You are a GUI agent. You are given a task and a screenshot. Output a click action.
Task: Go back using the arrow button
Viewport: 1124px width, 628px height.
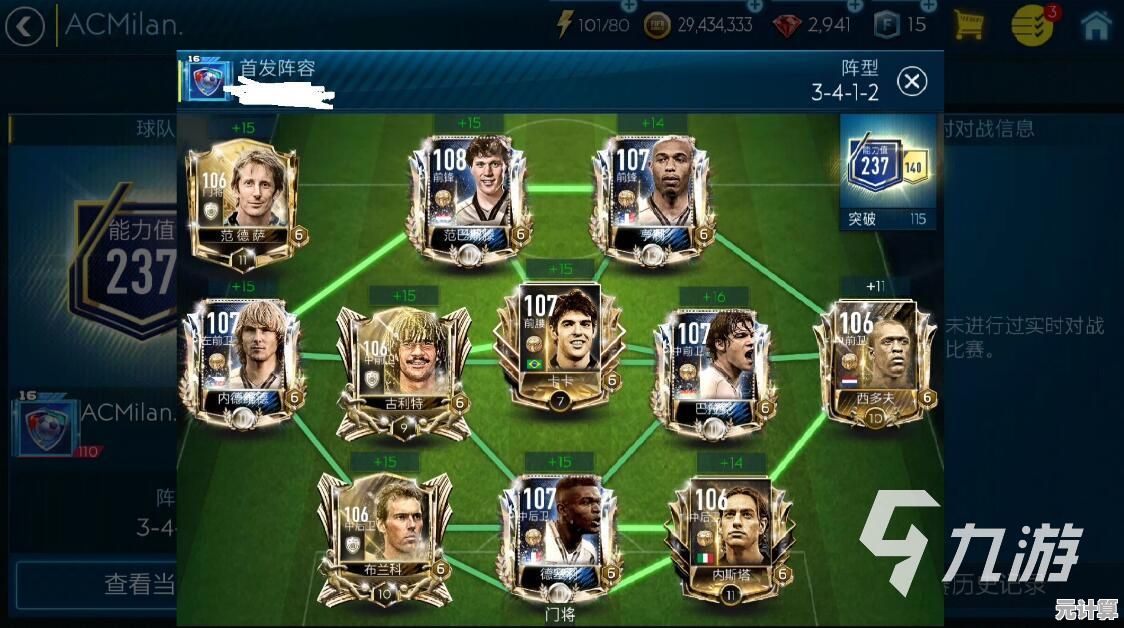click(25, 25)
